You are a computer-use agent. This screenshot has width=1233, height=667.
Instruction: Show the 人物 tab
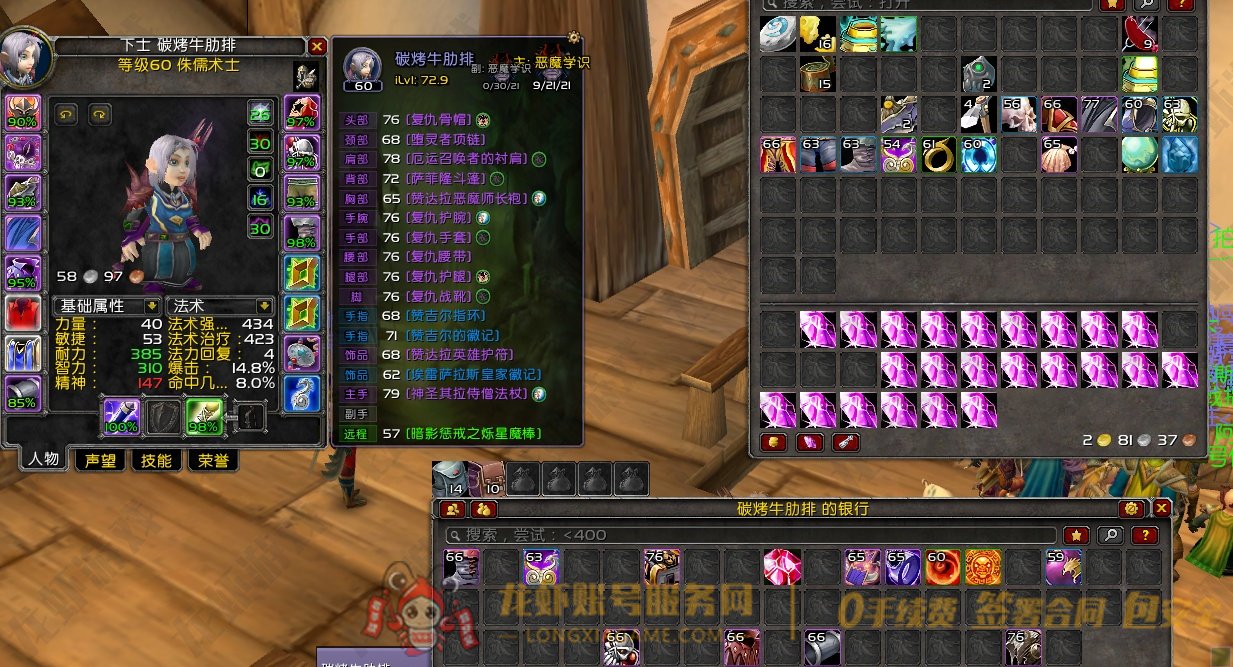click(x=43, y=460)
